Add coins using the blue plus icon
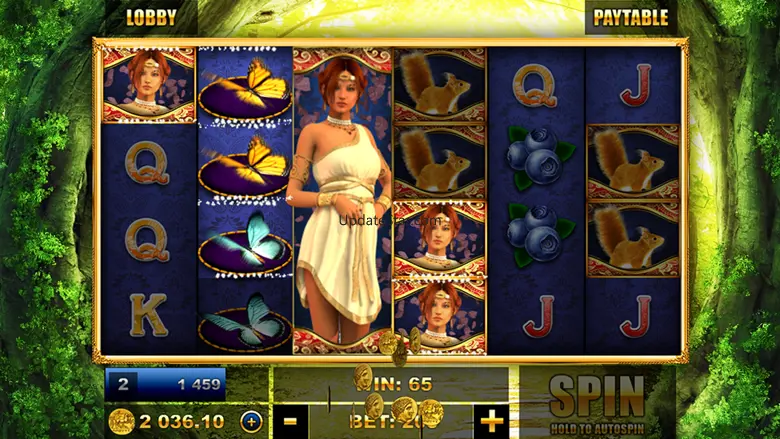Screen dimensions: 780x439 click(x=251, y=421)
